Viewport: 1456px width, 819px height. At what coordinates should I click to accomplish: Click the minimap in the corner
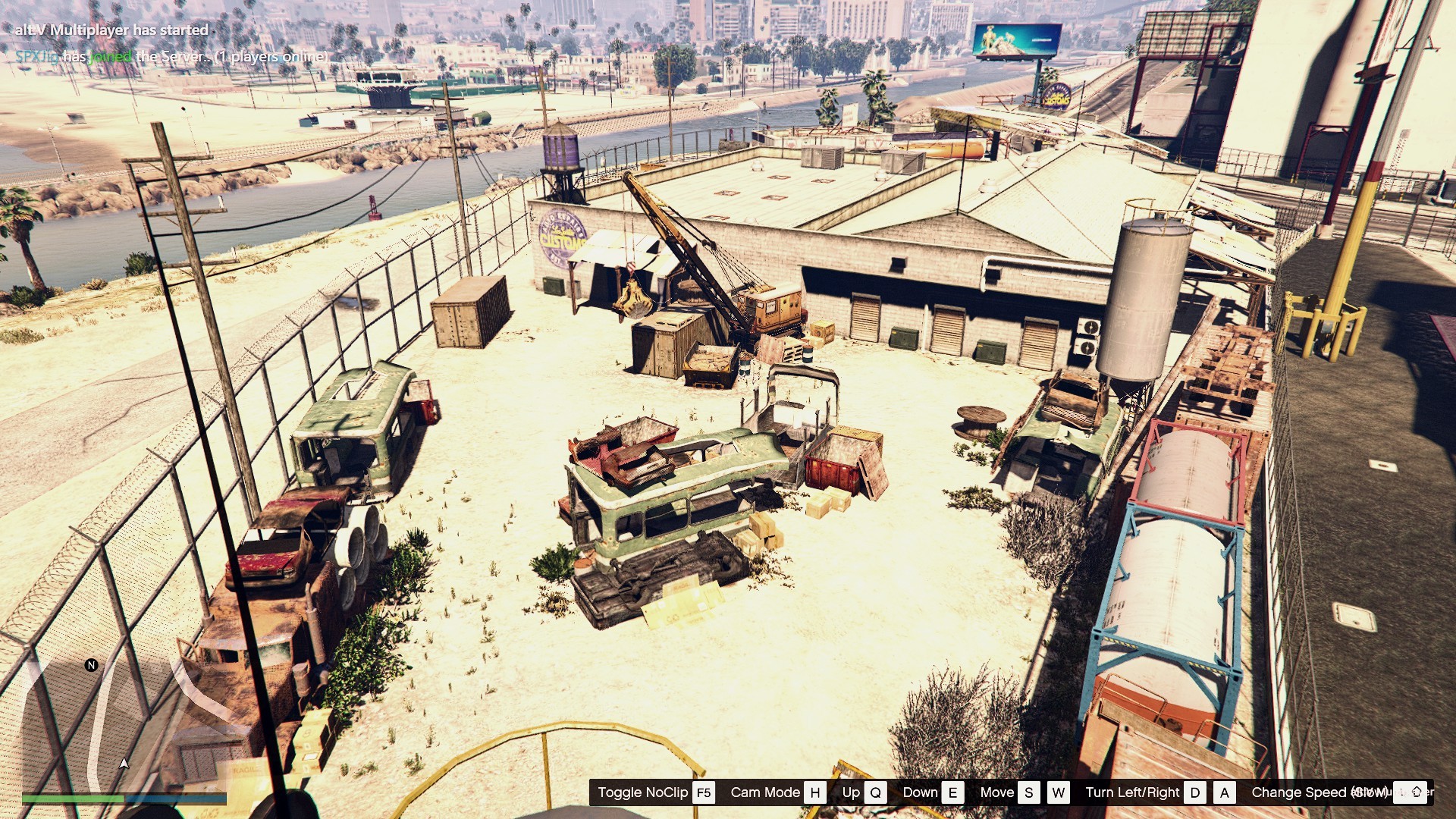click(x=124, y=720)
